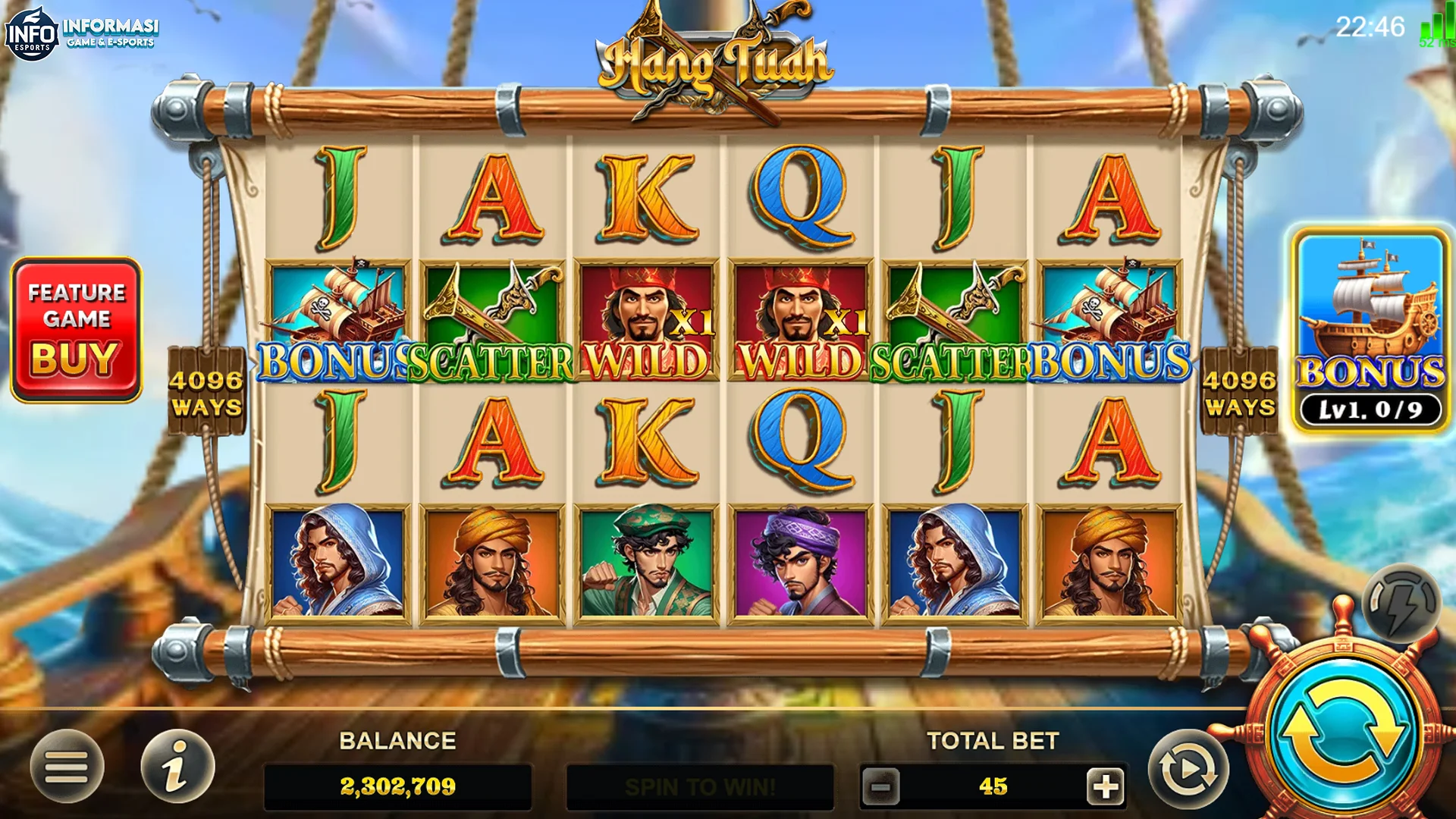Increase total bet with the plus button

coord(1105,786)
